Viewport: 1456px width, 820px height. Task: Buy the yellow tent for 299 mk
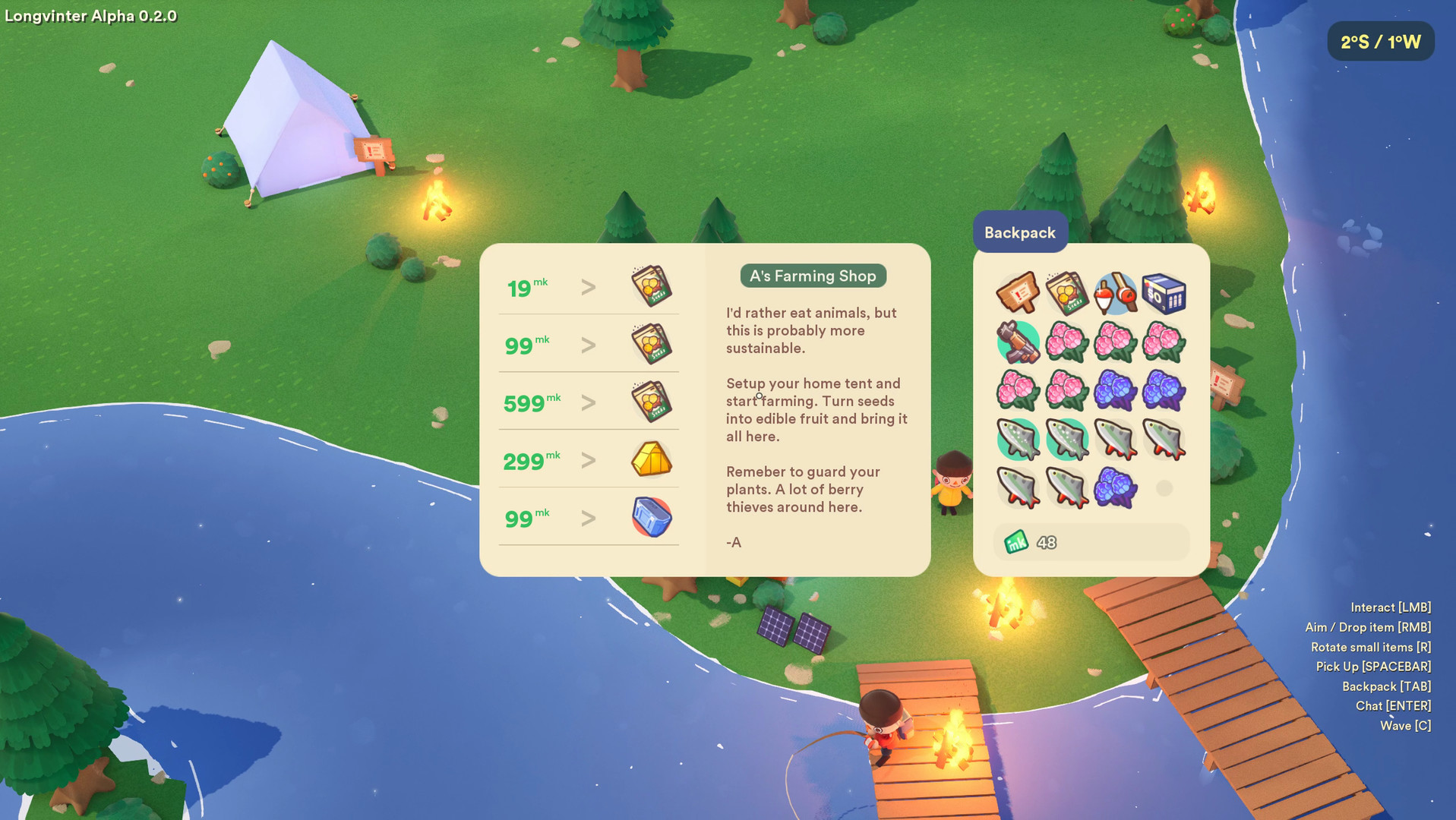click(x=651, y=459)
